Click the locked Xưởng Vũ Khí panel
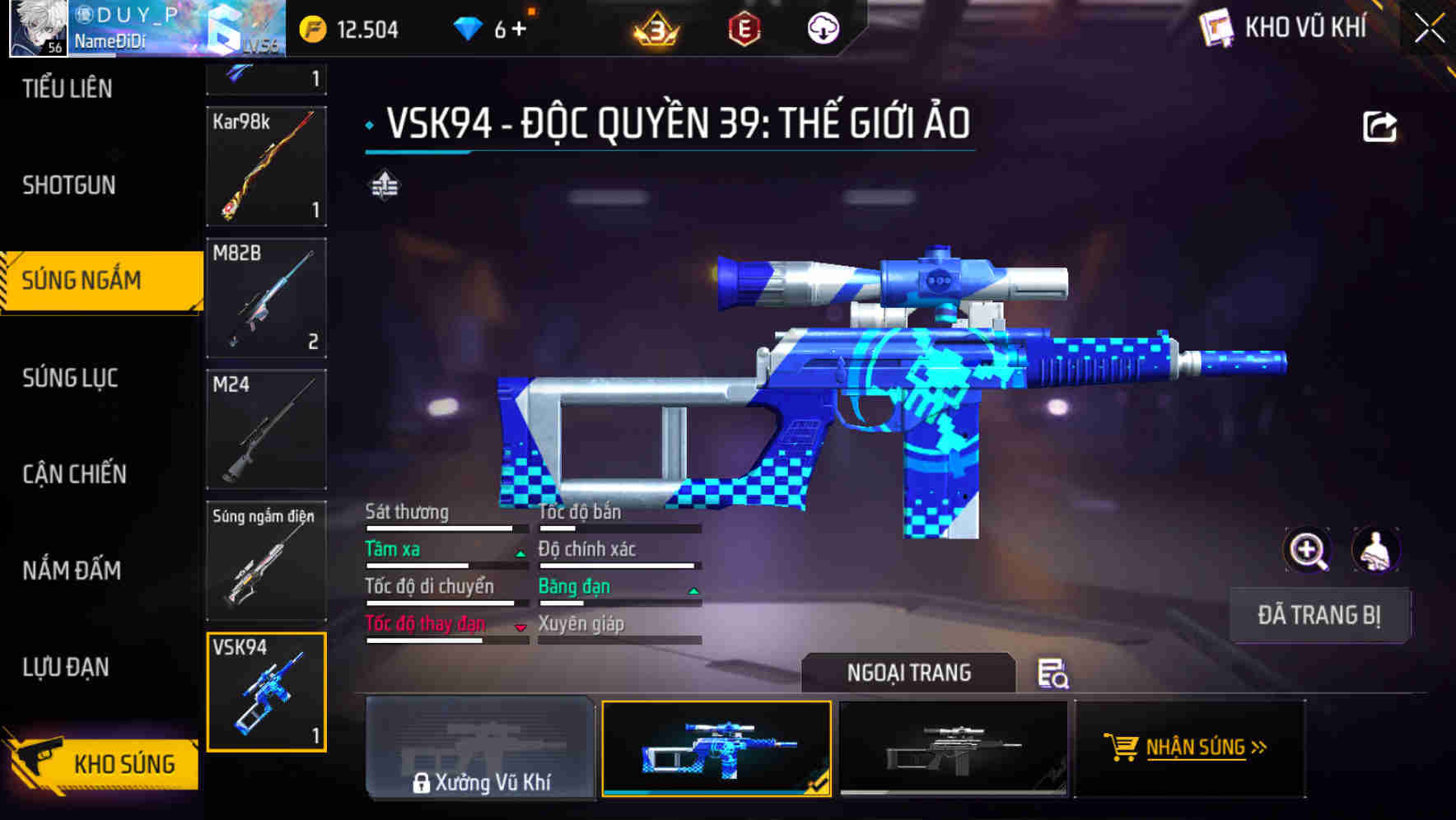The image size is (1456, 820). [x=480, y=749]
